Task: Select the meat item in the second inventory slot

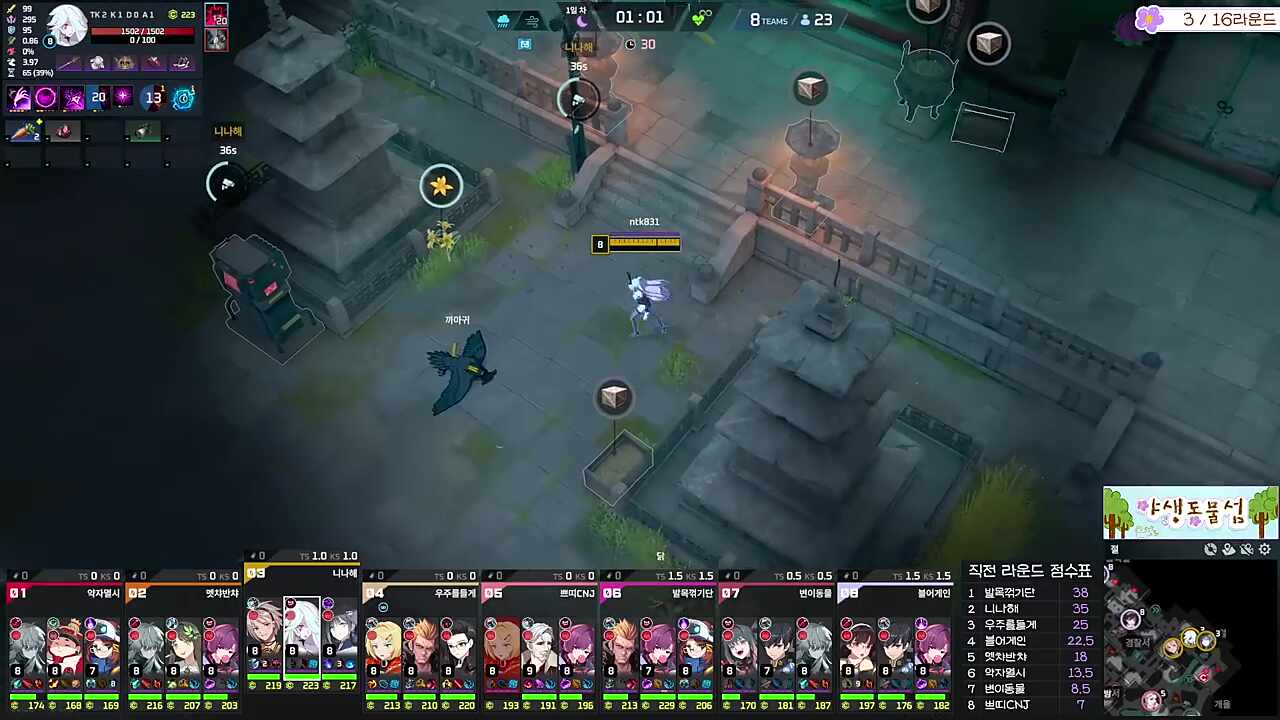Action: [62, 130]
